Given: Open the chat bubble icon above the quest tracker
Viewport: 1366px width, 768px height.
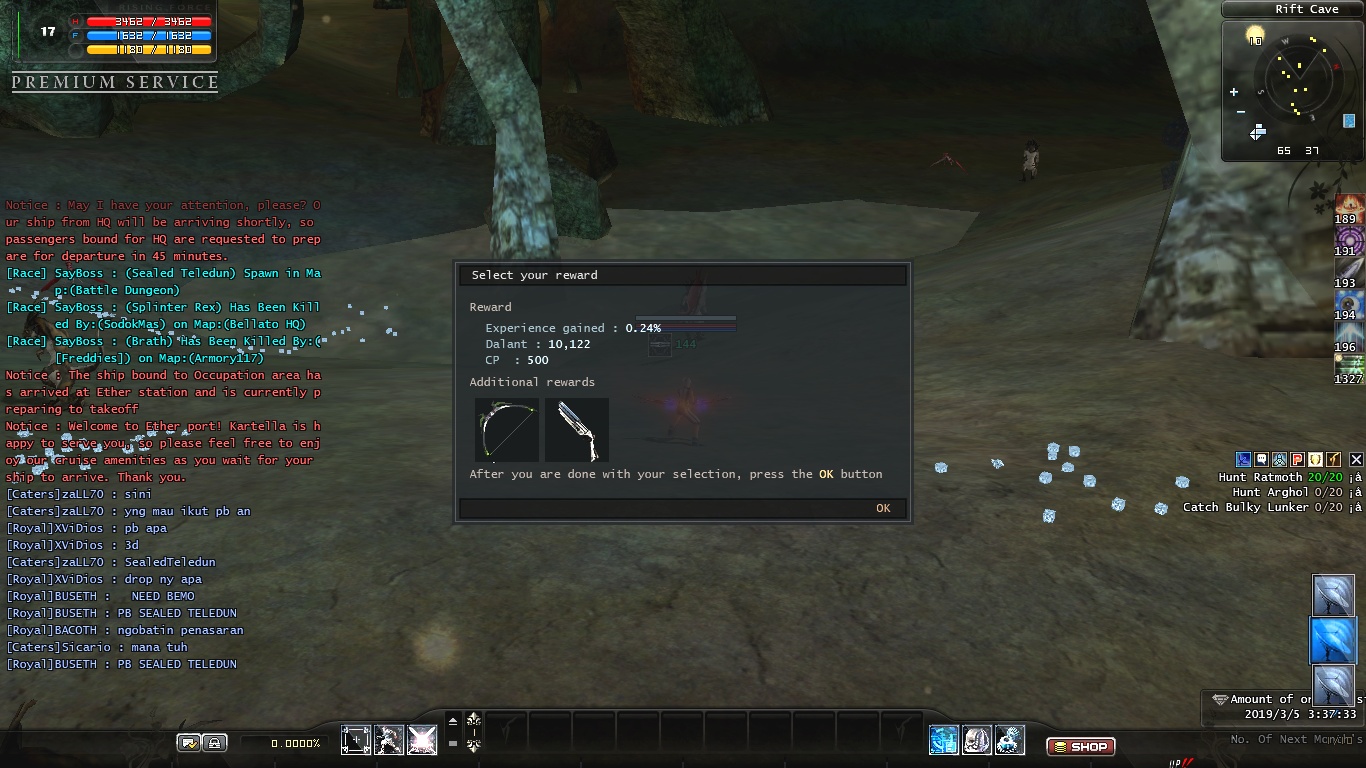Looking at the screenshot, I should (1259, 460).
